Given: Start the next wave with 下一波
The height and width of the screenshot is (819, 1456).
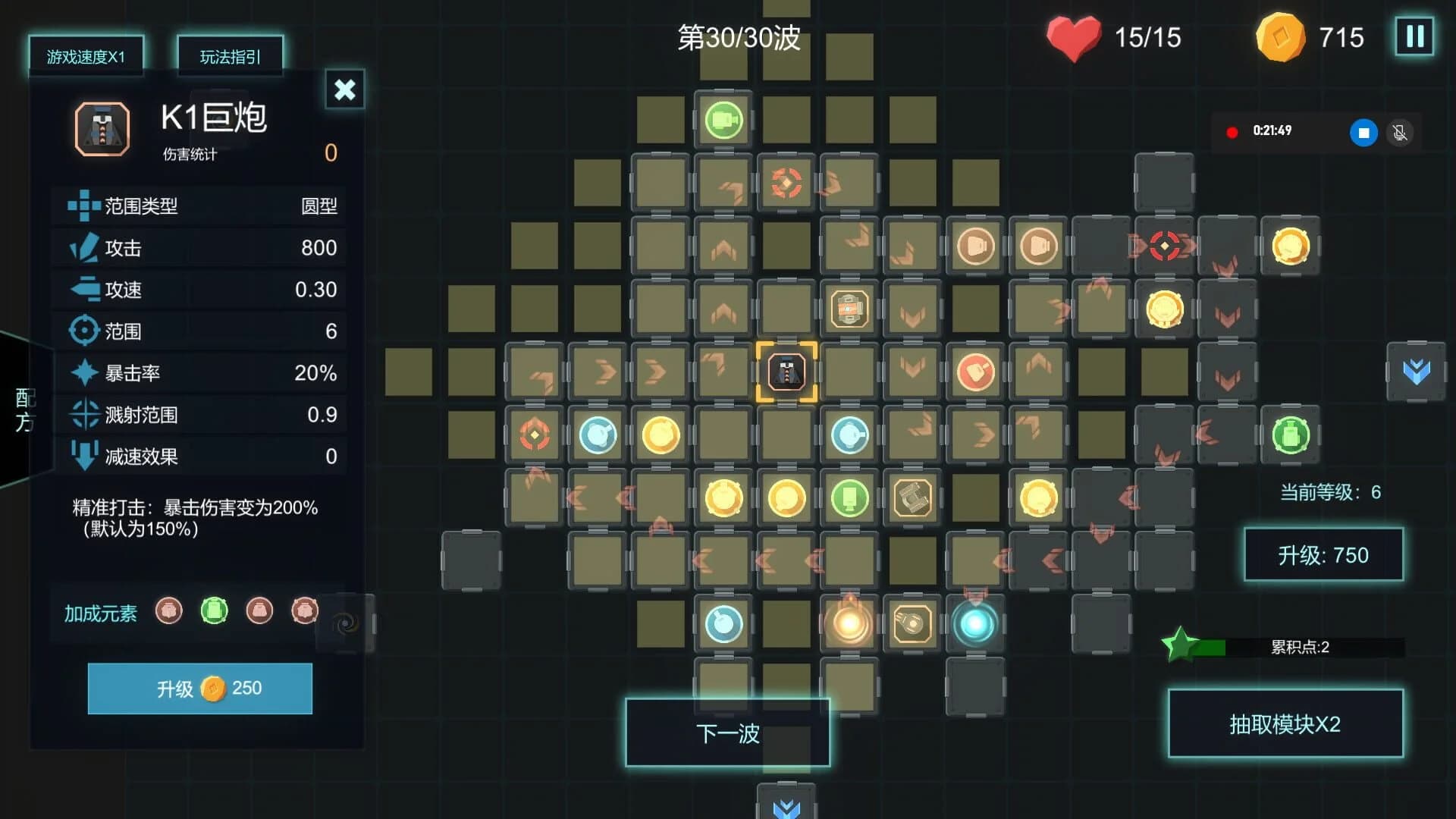Looking at the screenshot, I should 727,733.
